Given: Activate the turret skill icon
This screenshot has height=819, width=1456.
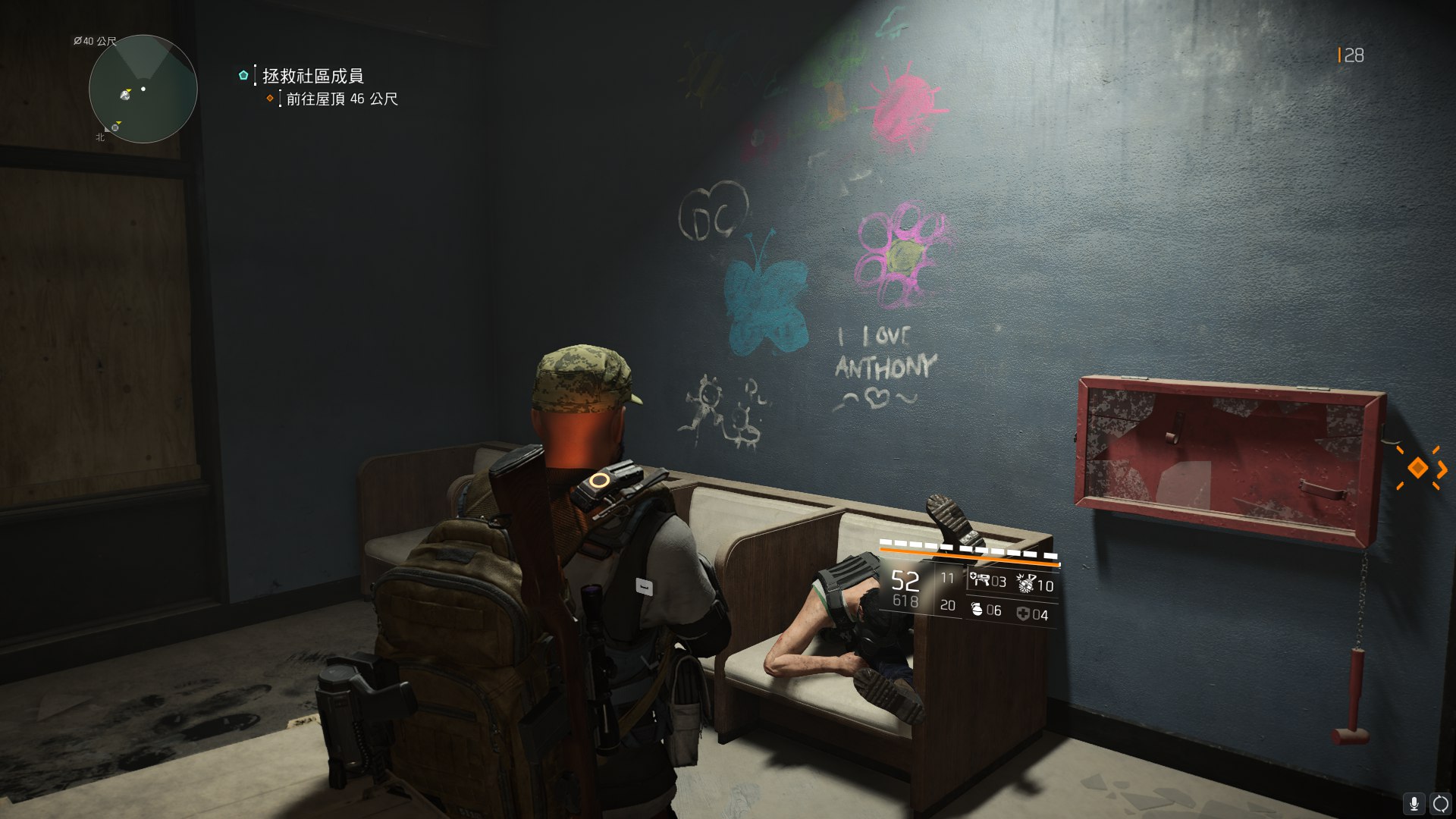Looking at the screenshot, I should click(979, 581).
